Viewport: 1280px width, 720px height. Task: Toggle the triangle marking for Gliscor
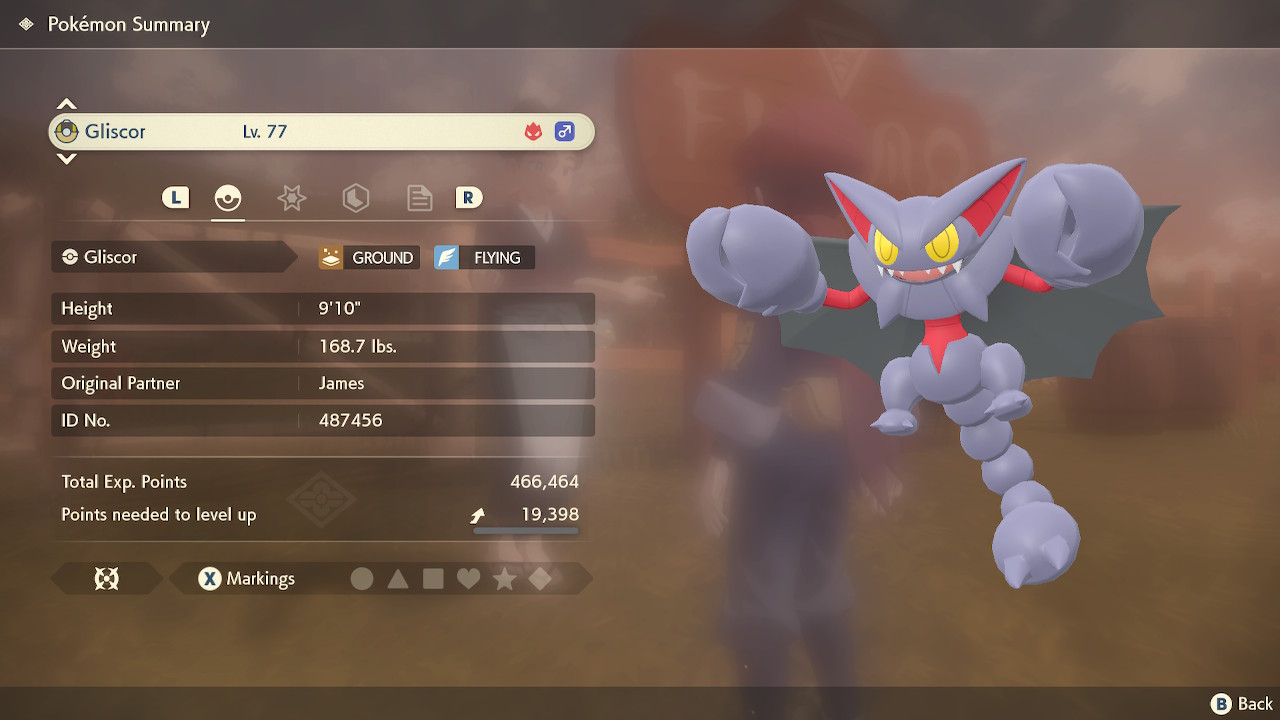point(398,578)
